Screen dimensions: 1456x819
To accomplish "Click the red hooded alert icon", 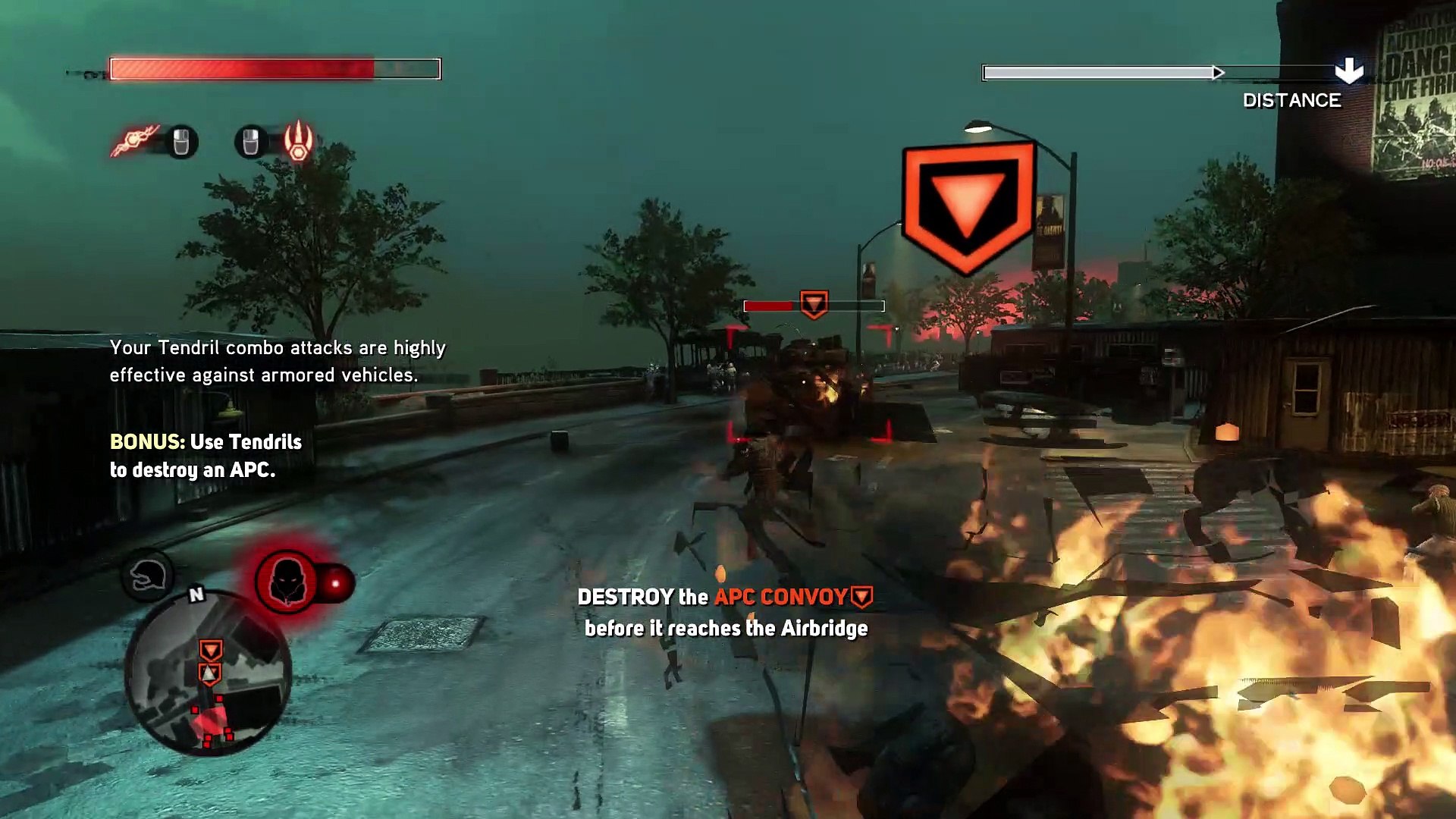I will point(287,582).
